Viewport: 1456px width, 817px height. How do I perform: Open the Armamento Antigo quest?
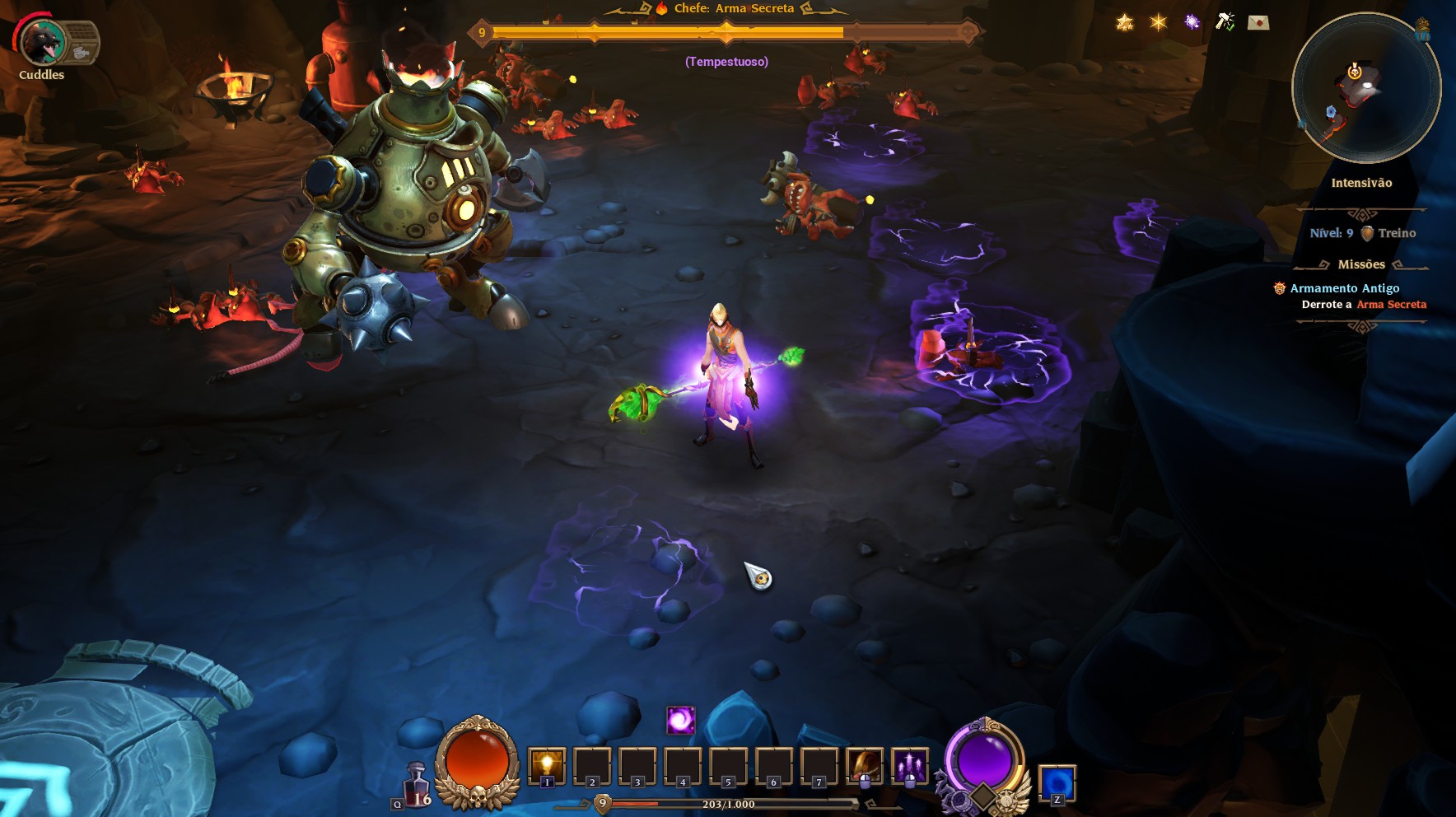[1344, 287]
